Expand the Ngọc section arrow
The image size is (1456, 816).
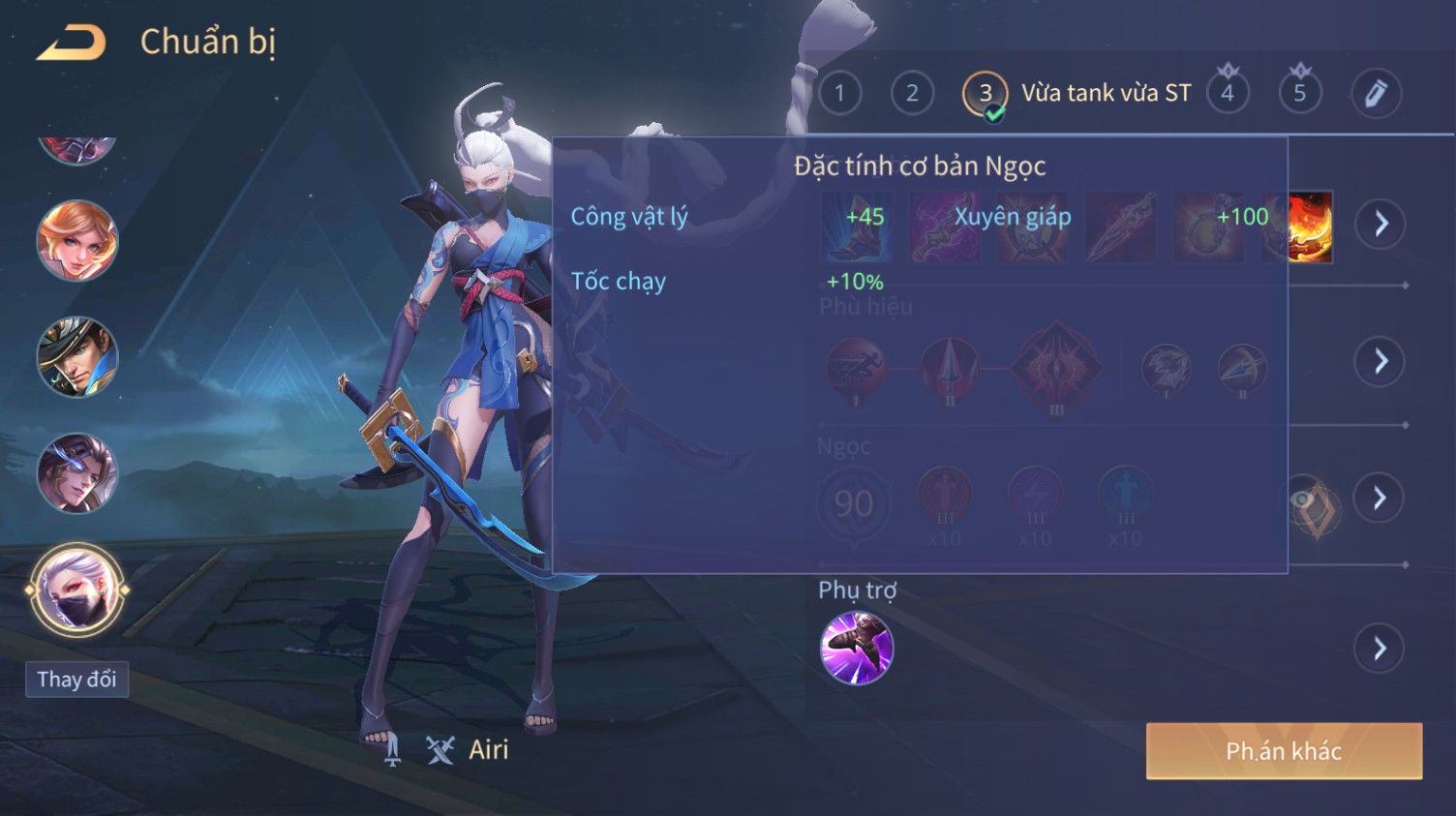1380,498
